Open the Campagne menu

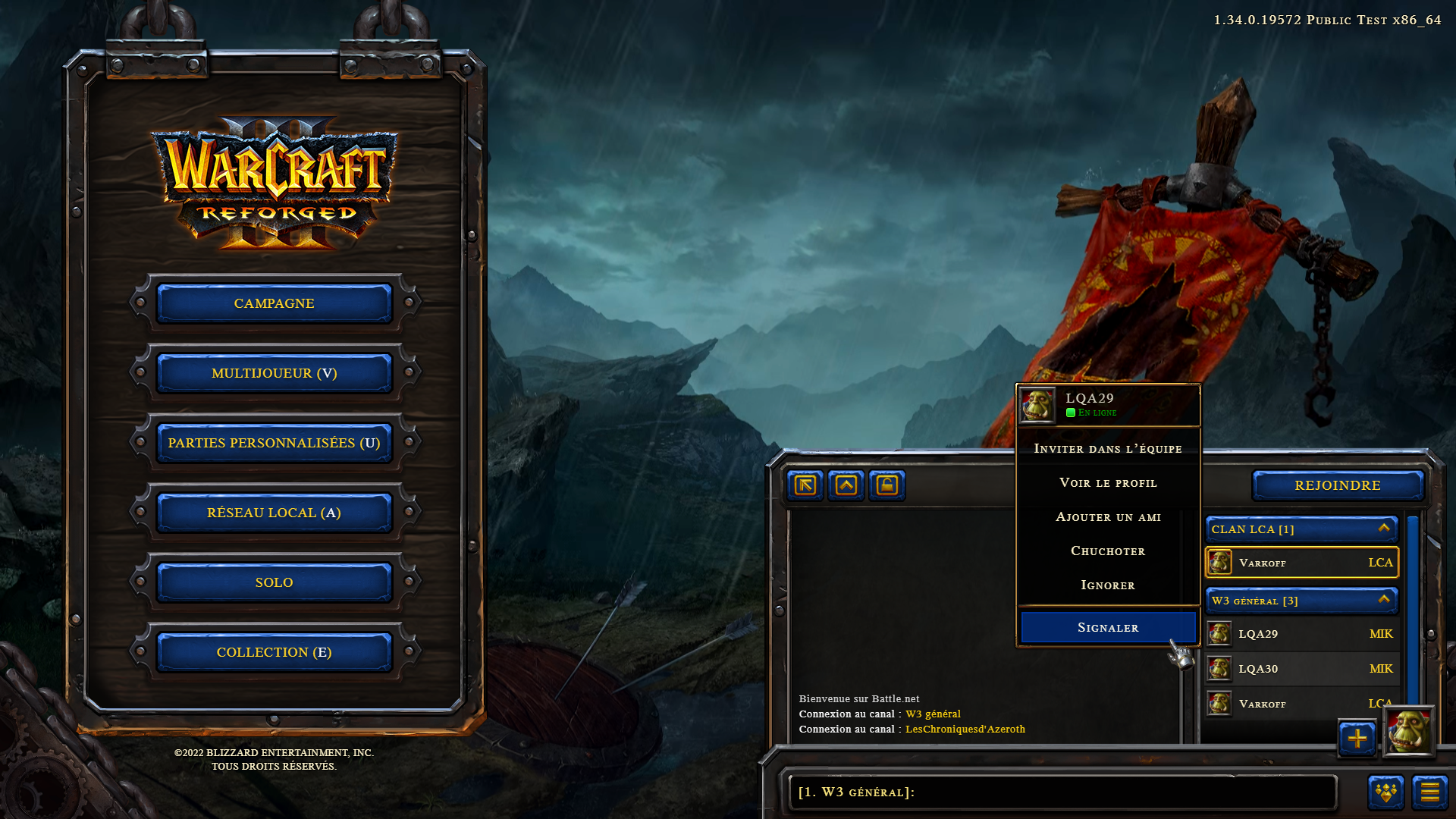coord(274,303)
